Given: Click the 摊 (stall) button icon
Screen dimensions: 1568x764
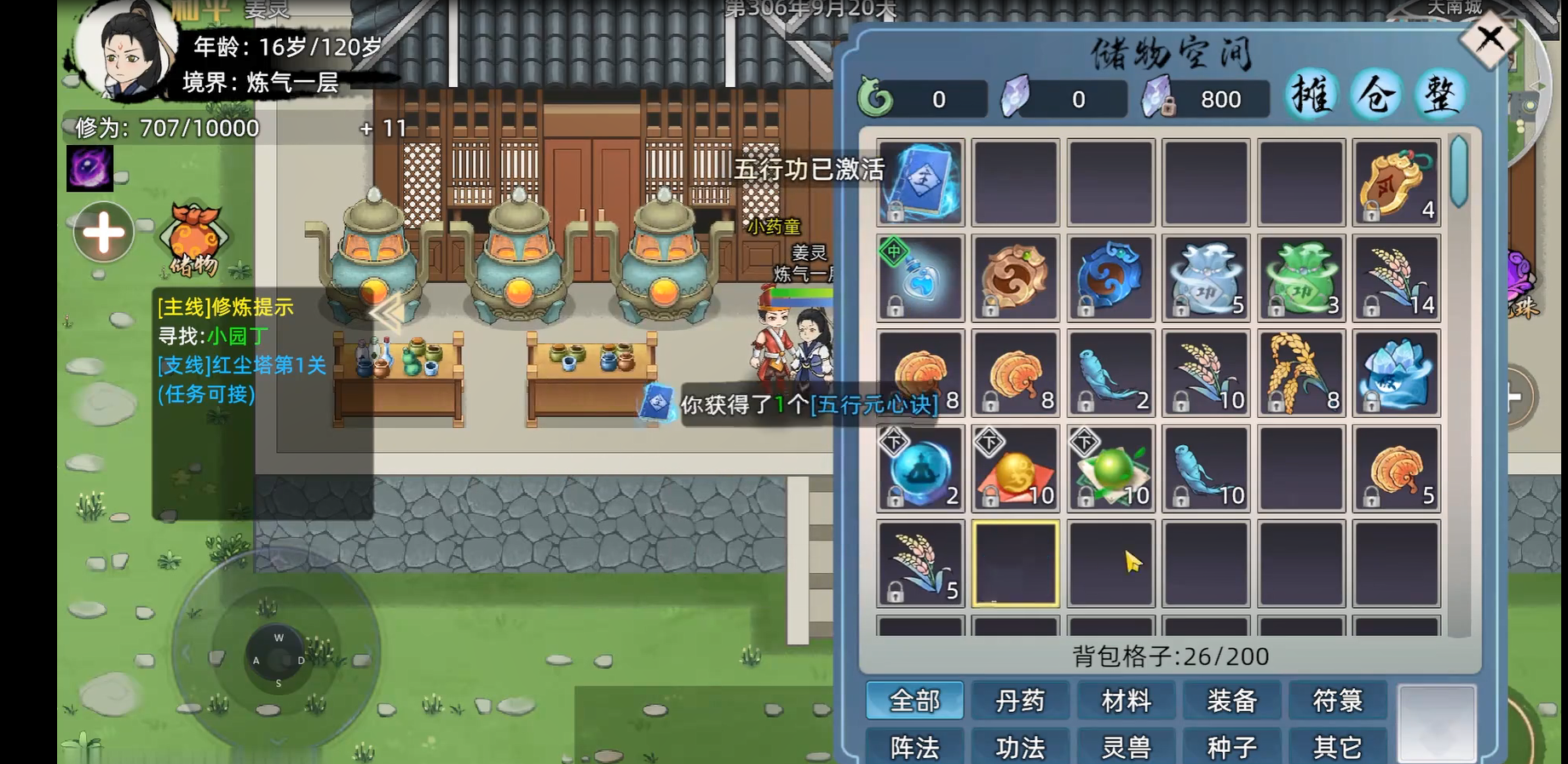Looking at the screenshot, I should pos(1312,95).
